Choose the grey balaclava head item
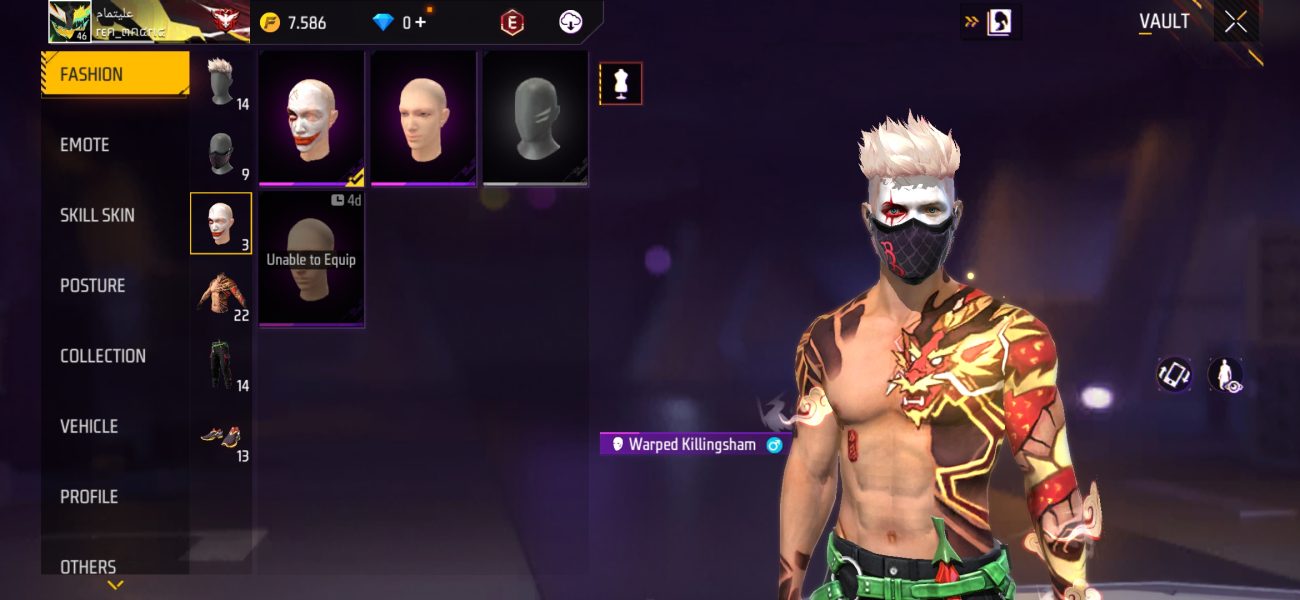Viewport: 1300px width, 600px height. click(535, 118)
